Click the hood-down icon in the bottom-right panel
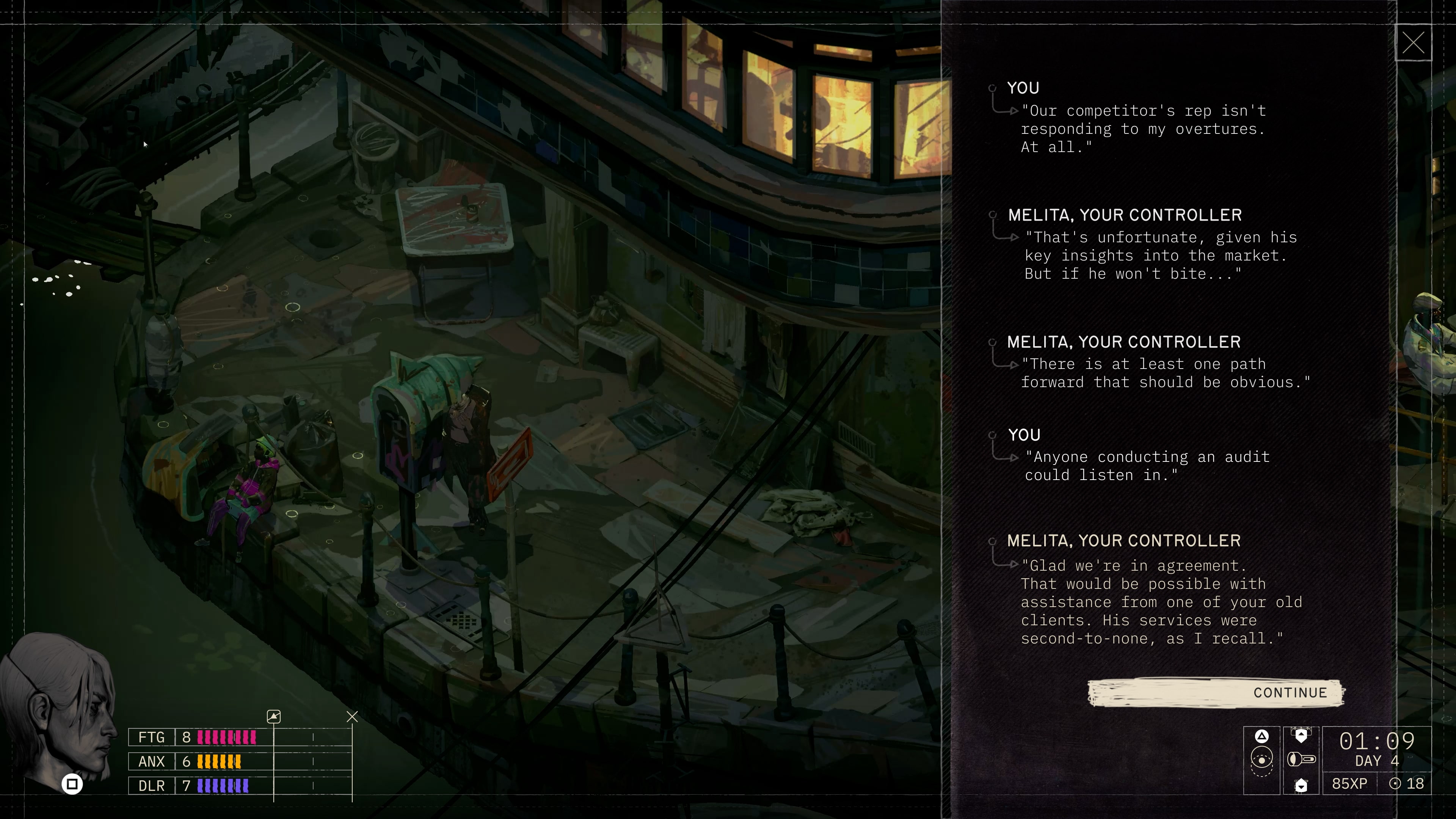 click(x=1301, y=786)
